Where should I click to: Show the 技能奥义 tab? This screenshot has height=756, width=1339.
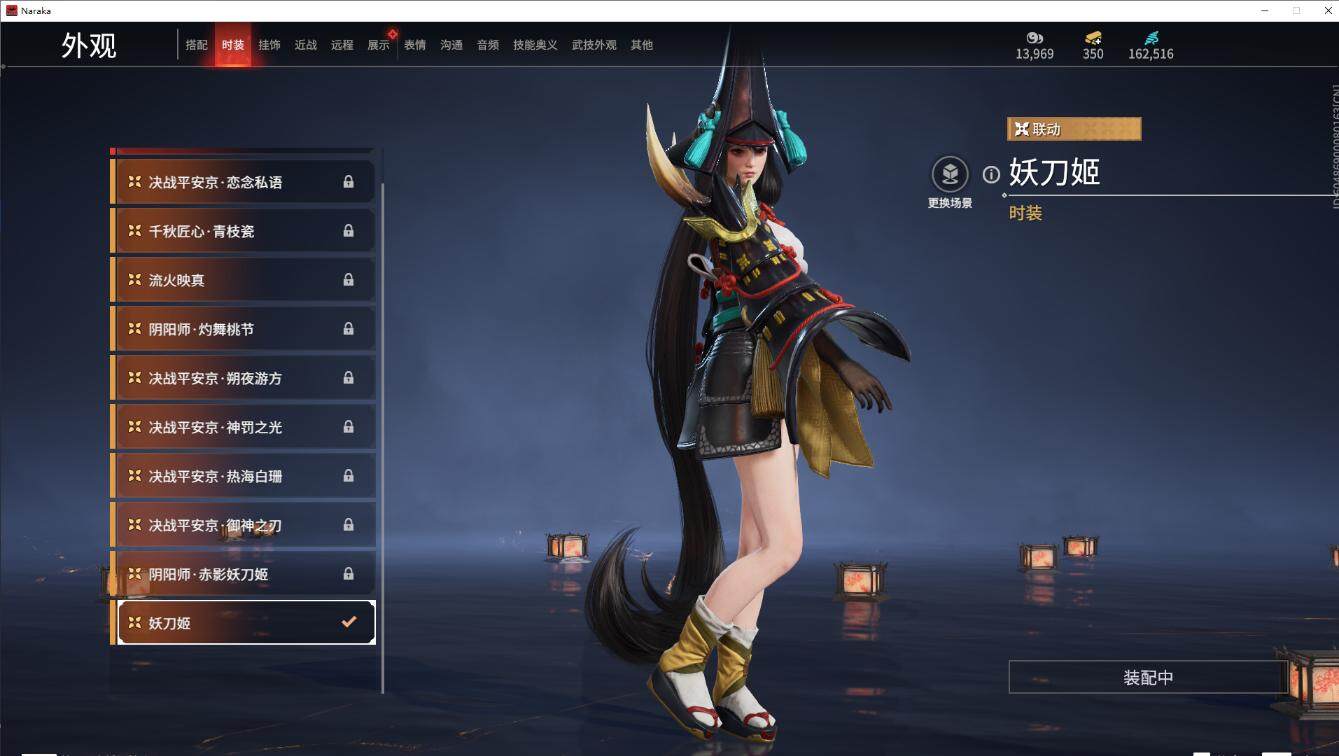pyautogui.click(x=535, y=45)
